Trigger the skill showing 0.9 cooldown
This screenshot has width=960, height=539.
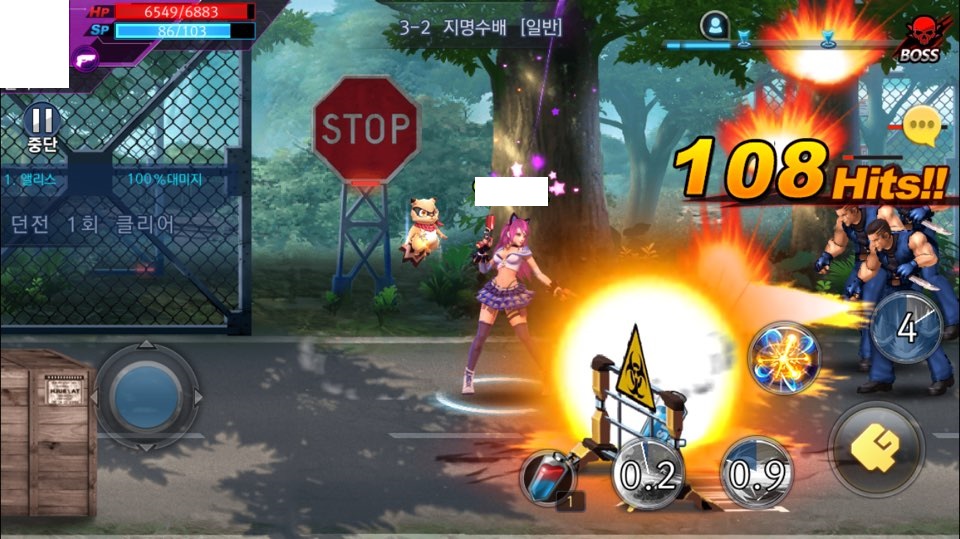point(756,473)
